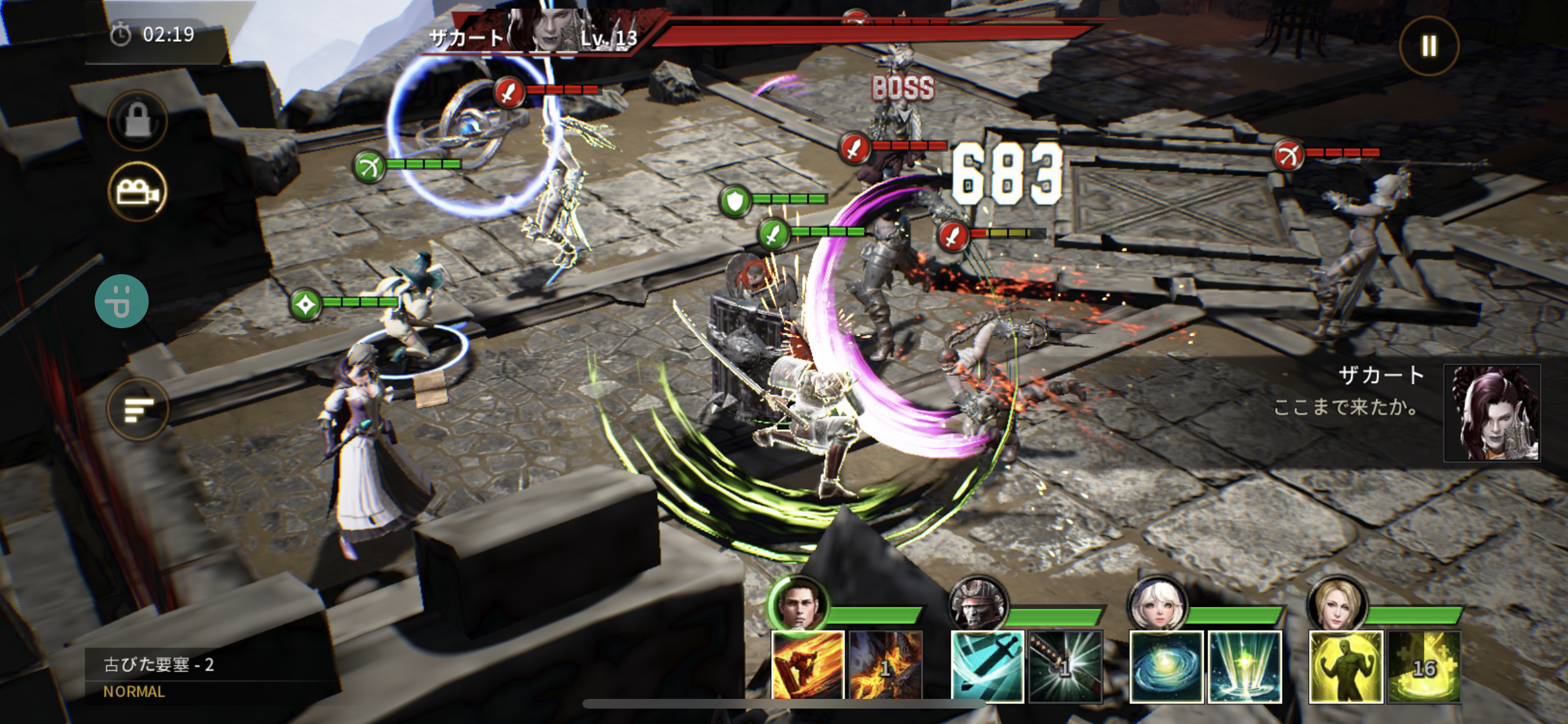Cast the blue galaxy vortex skill
Screen dimensions: 1568x724
point(1166,665)
